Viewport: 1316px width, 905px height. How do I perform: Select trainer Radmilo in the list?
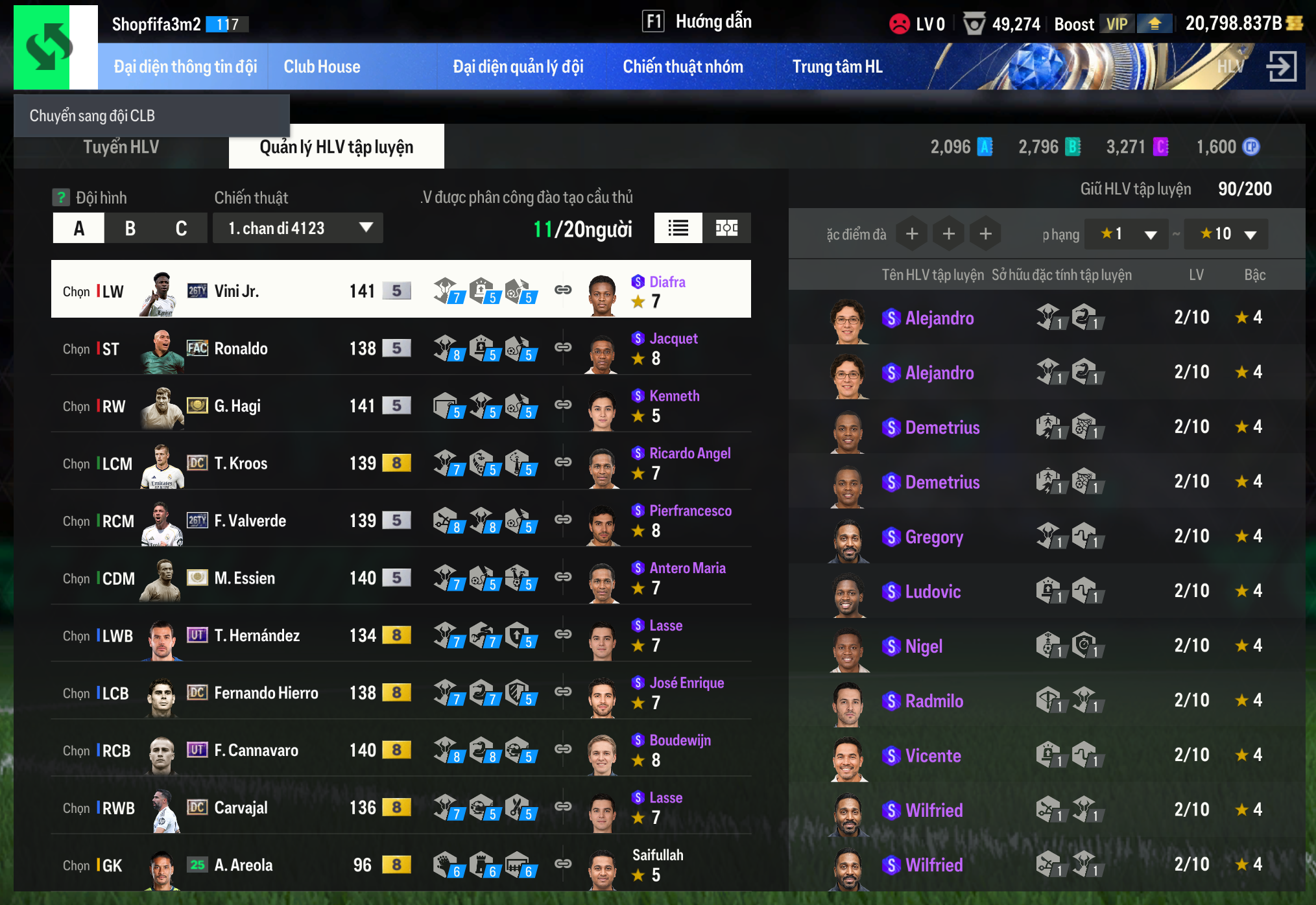933,701
